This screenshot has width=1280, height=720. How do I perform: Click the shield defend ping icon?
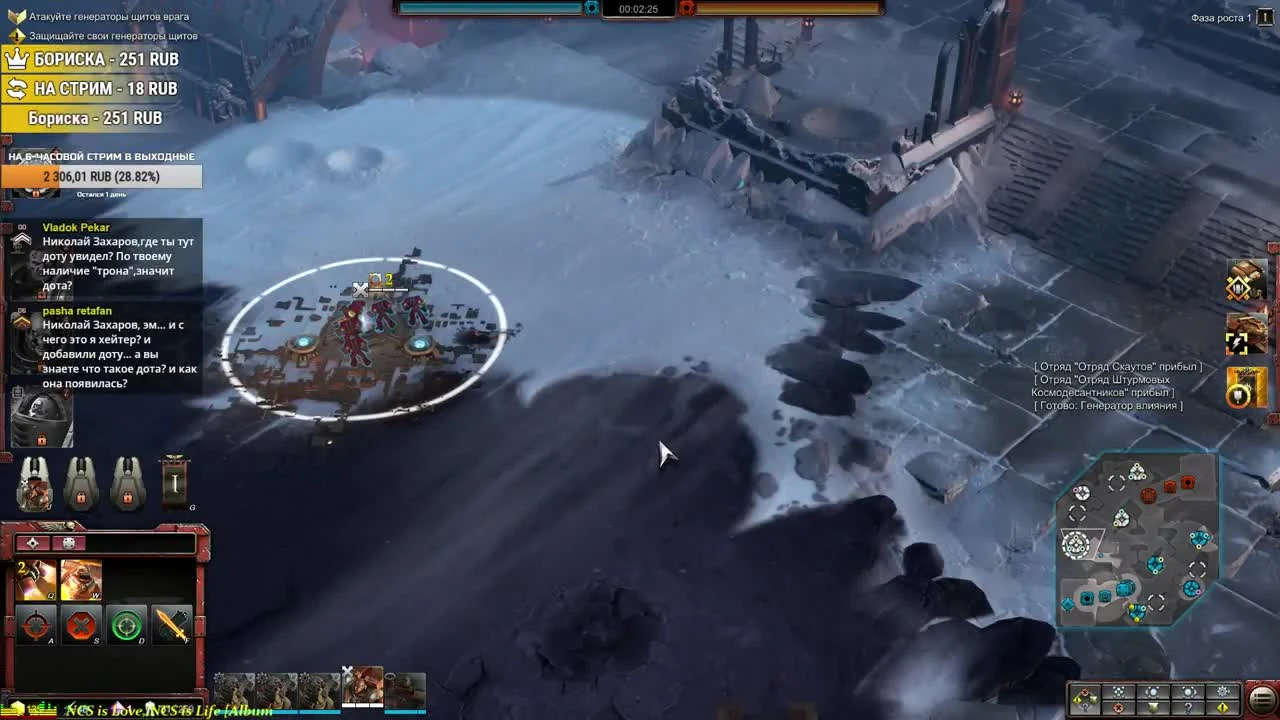[x=1153, y=707]
